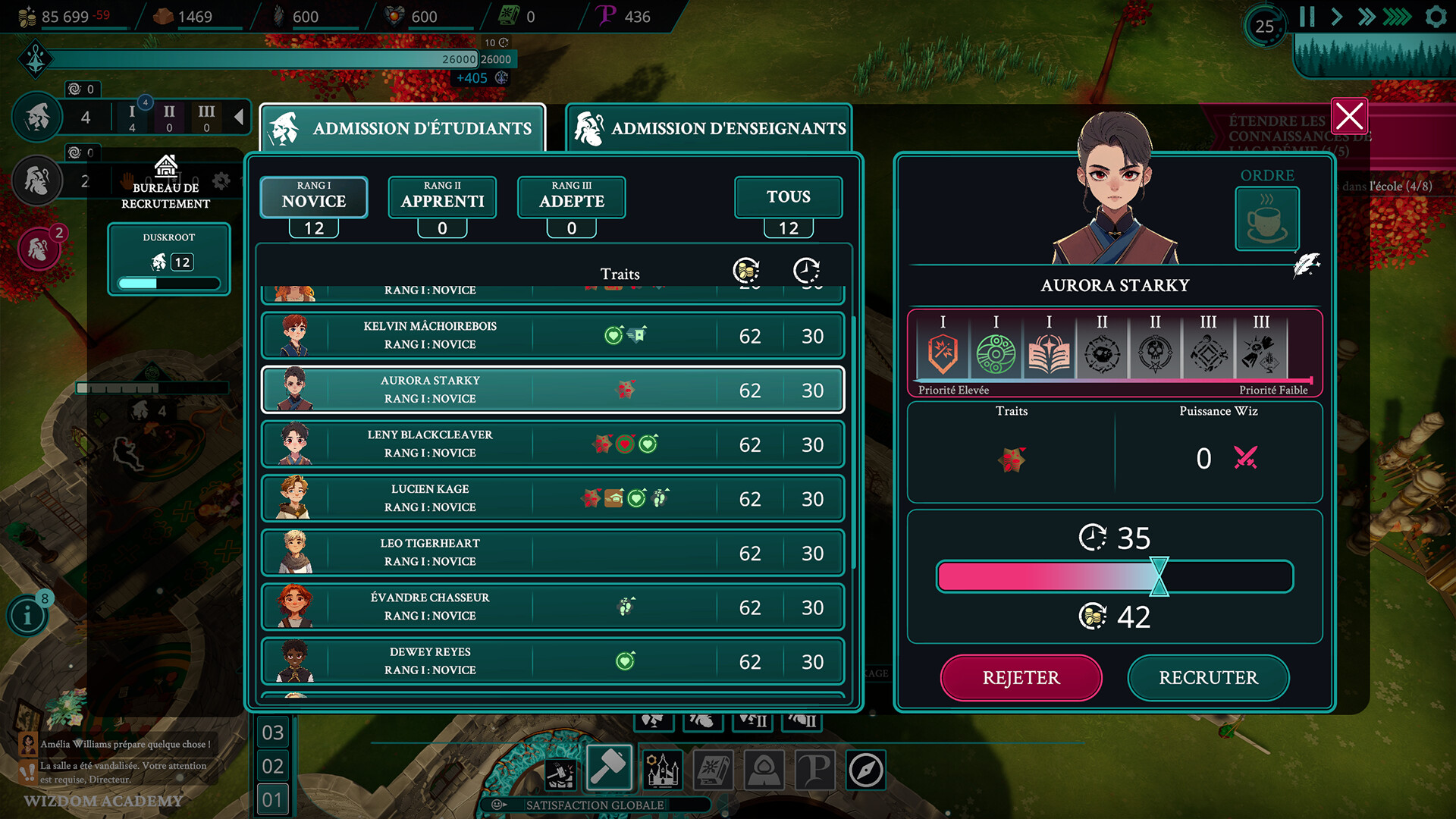Open the Admission d'Étudiants tab
The image size is (1456, 819).
[403, 128]
